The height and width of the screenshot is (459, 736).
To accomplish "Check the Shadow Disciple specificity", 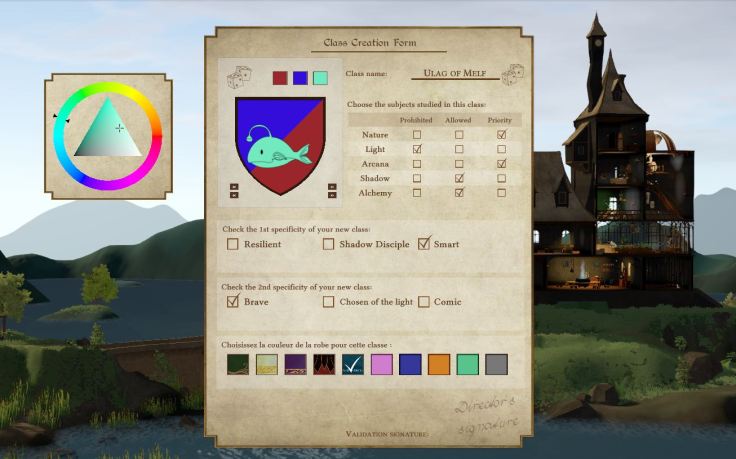I will (x=329, y=243).
